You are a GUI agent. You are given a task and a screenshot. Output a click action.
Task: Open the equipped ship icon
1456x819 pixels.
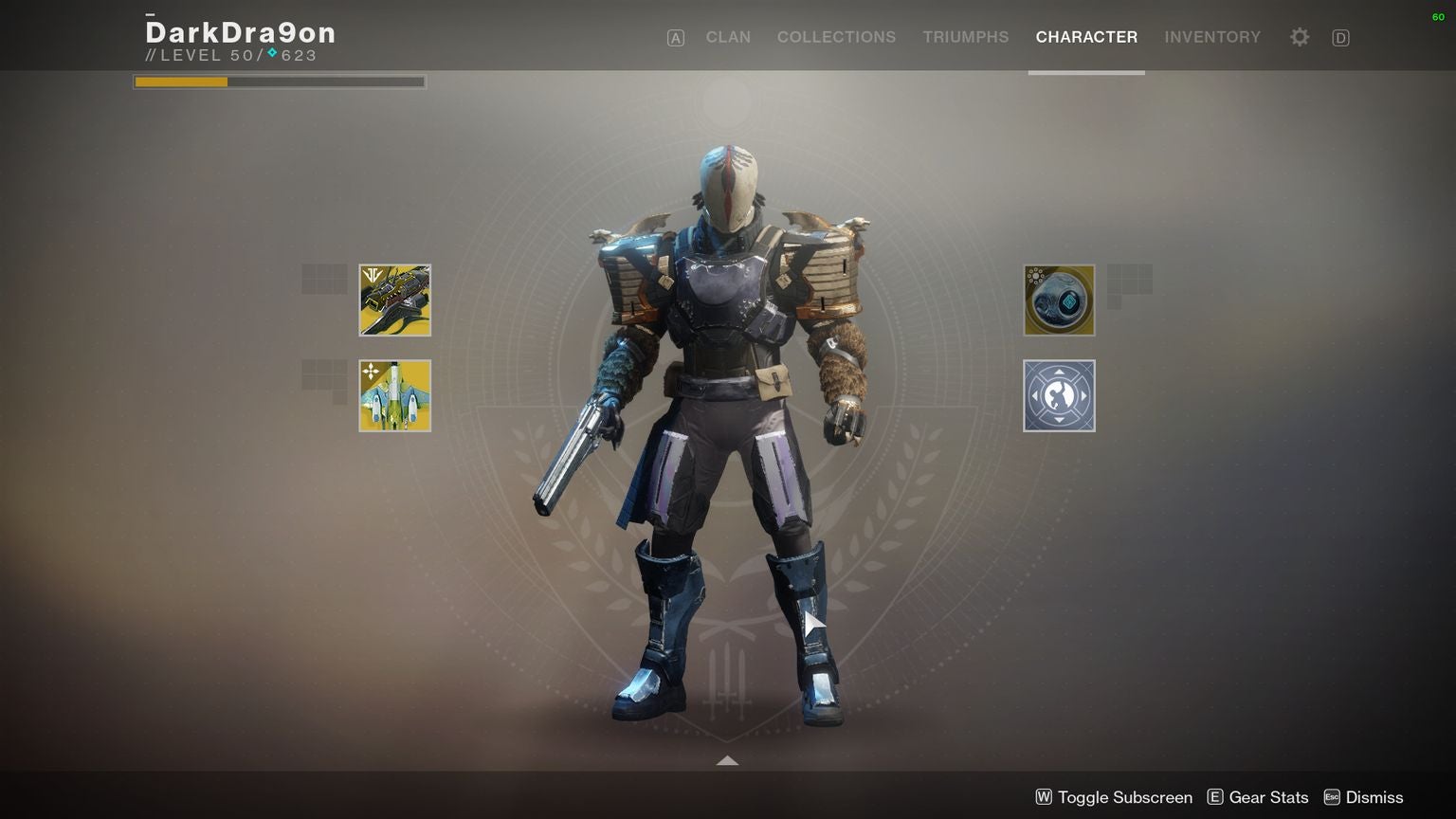[394, 394]
